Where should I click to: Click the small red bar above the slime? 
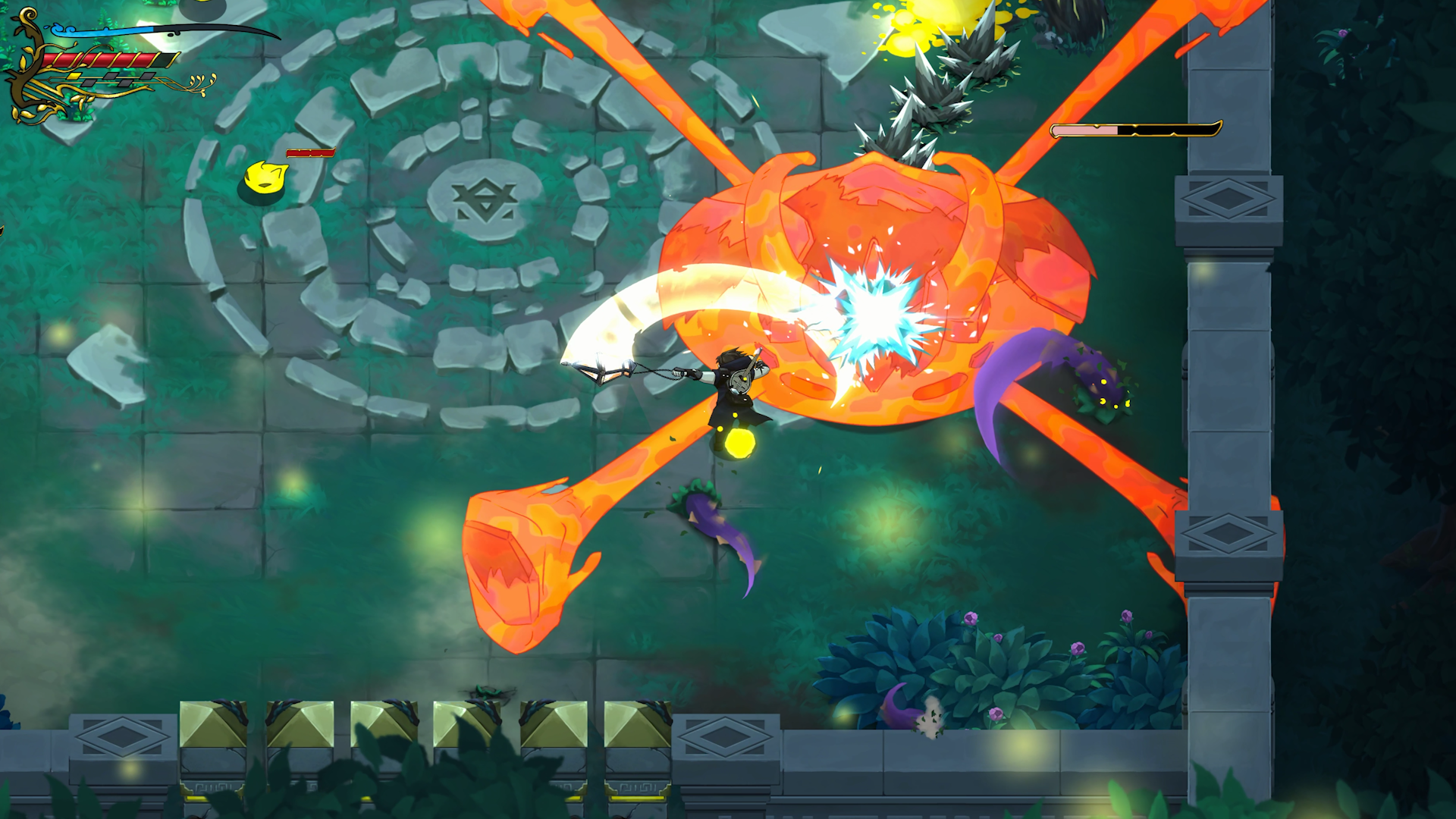[309, 152]
